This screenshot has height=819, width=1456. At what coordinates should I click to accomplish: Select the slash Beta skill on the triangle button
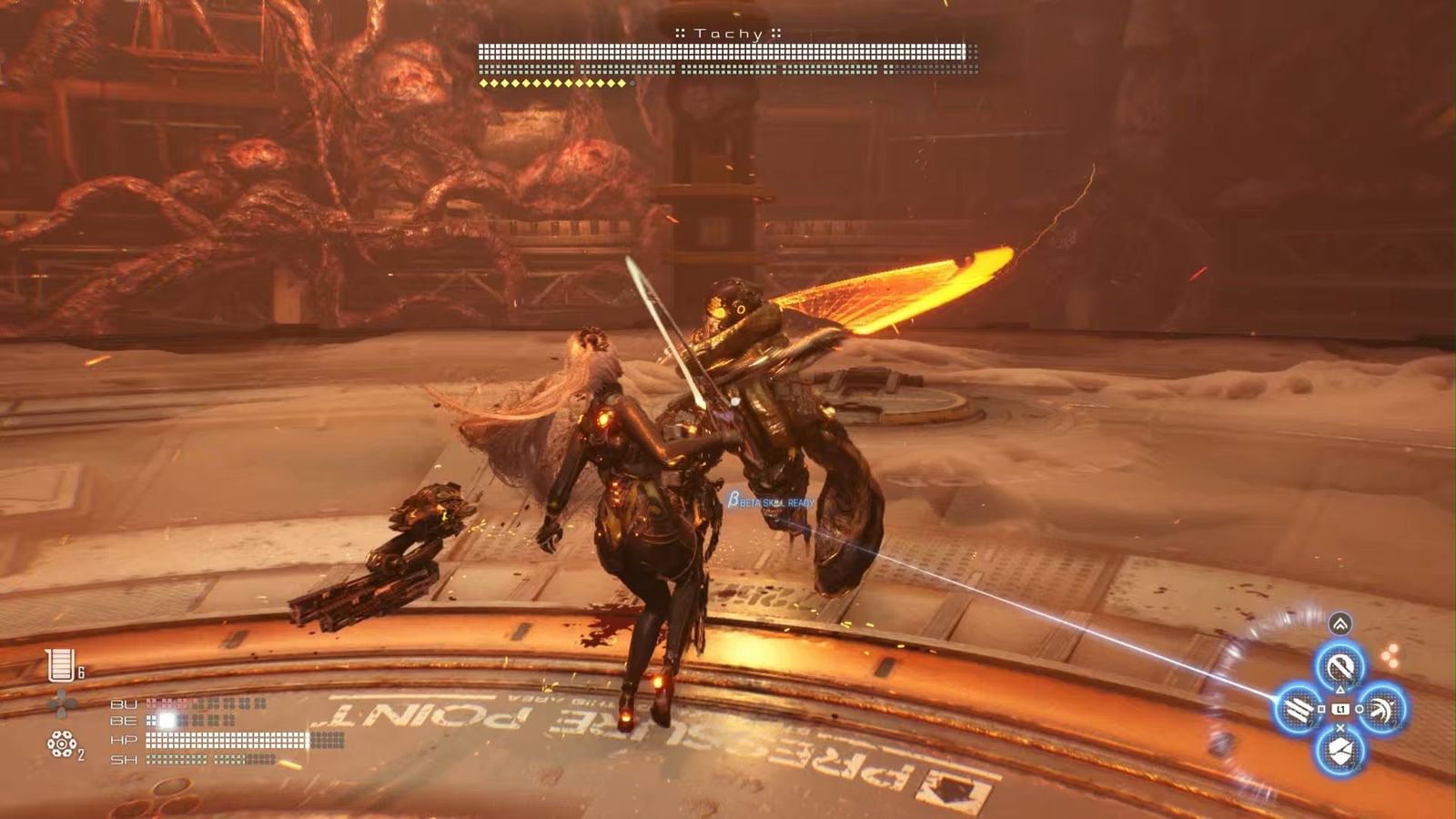coord(1340,666)
